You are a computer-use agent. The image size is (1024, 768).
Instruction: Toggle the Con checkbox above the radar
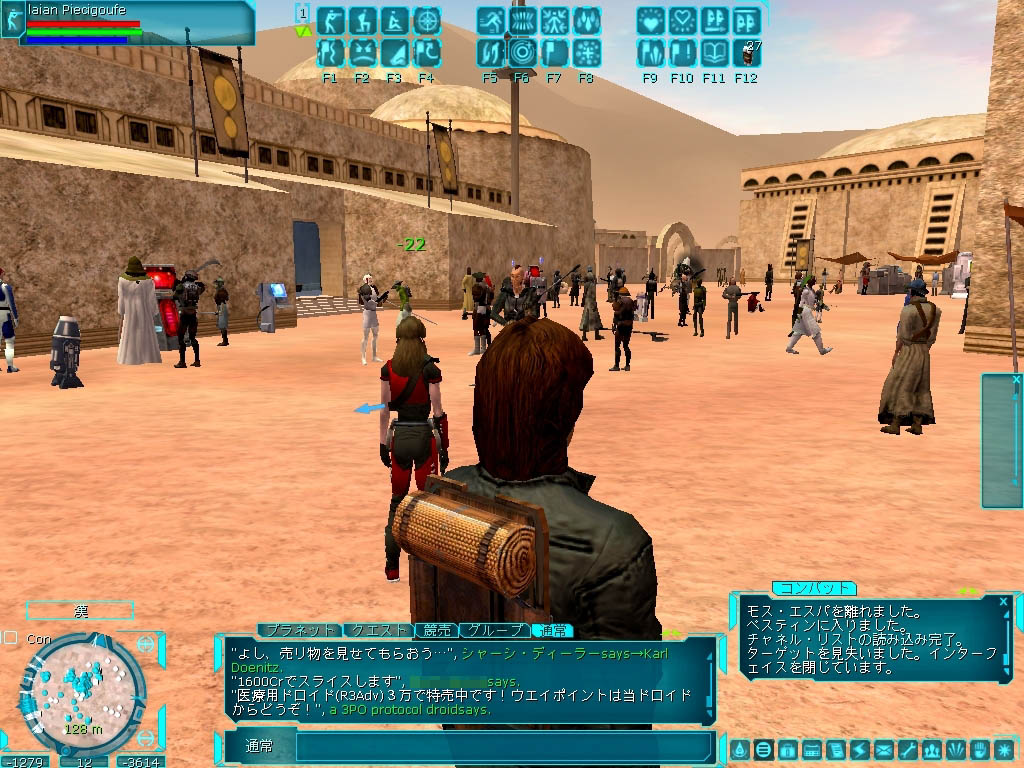(x=10, y=637)
